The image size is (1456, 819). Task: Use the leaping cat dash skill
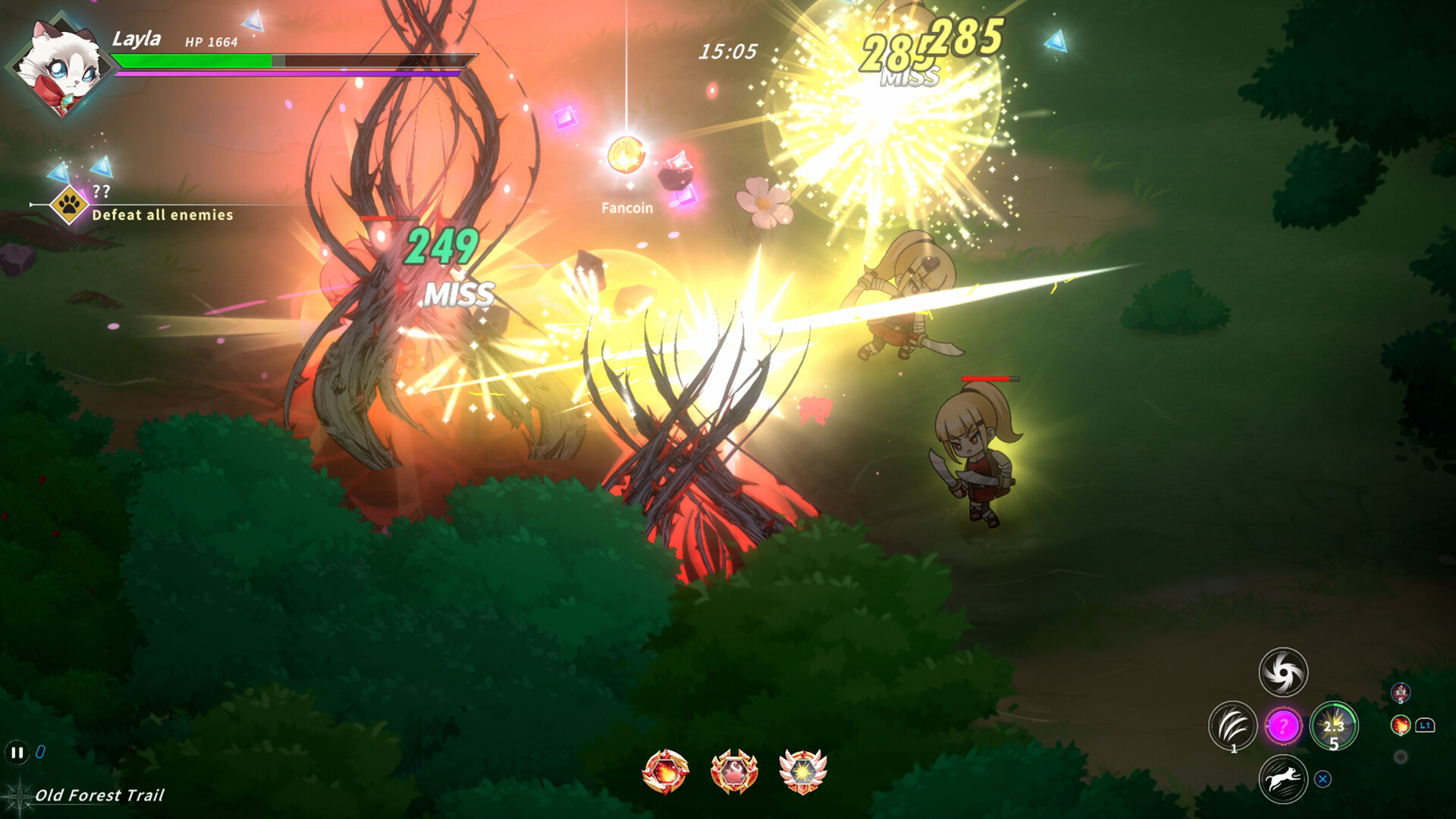(x=1283, y=779)
